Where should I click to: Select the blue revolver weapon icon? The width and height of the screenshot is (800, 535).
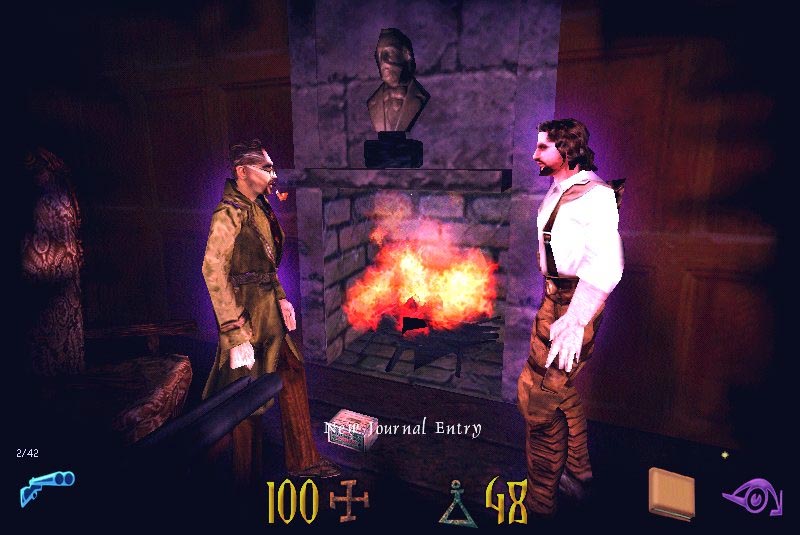click(x=46, y=488)
